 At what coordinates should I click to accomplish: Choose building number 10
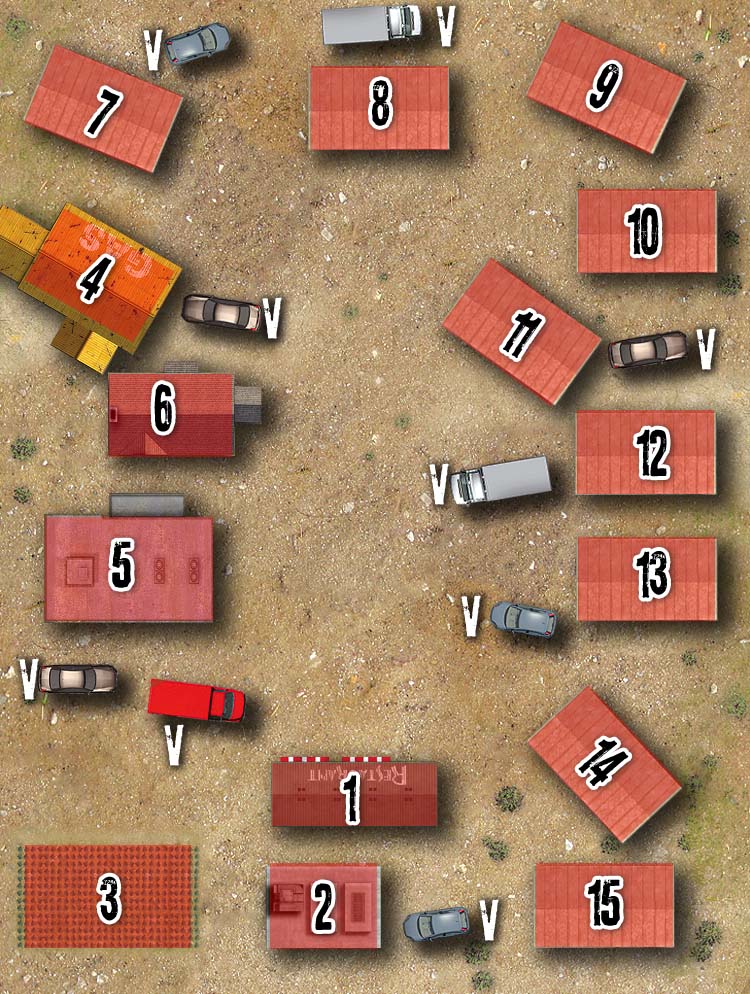coord(646,232)
